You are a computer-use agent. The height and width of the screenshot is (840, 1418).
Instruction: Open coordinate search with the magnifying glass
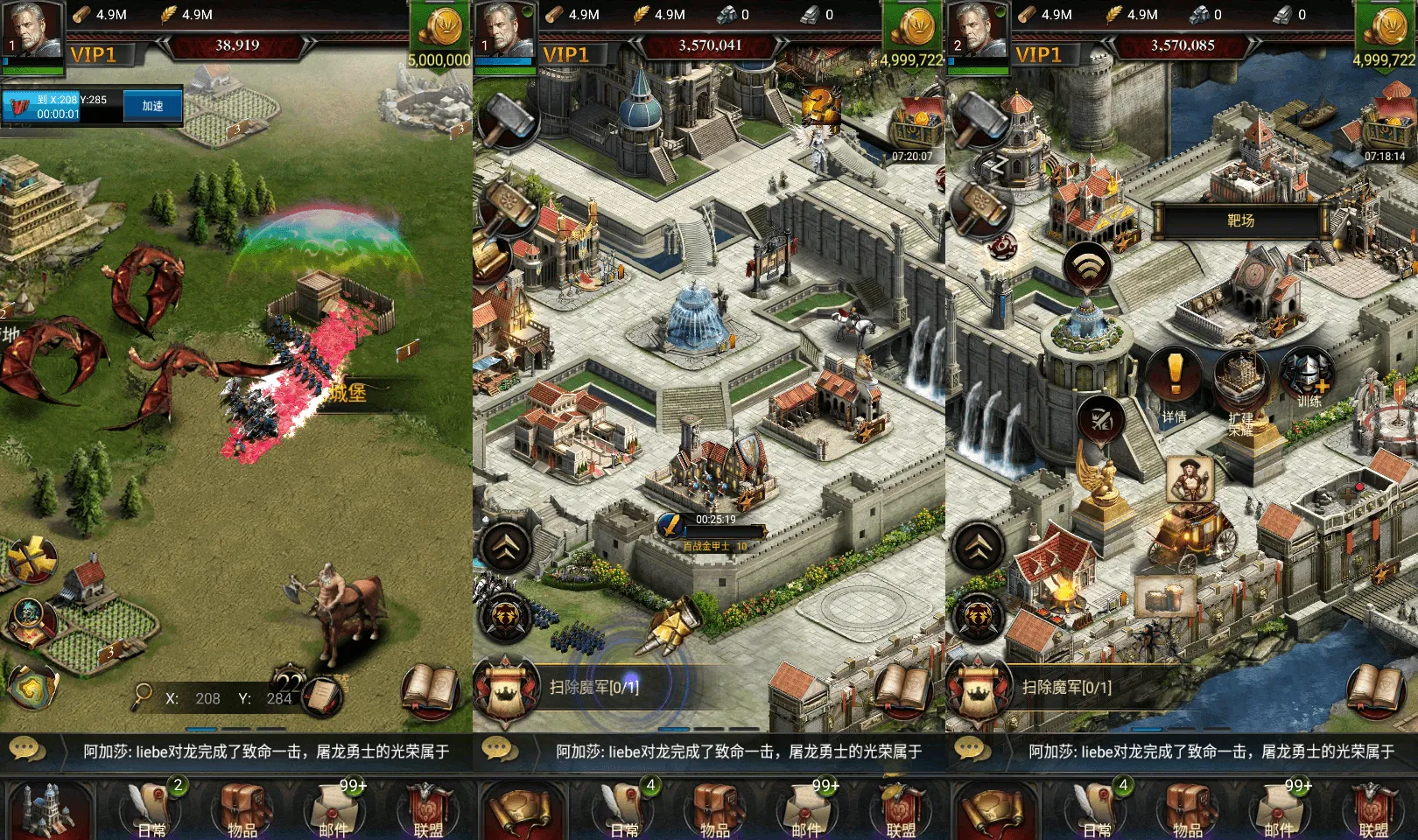pos(142,696)
